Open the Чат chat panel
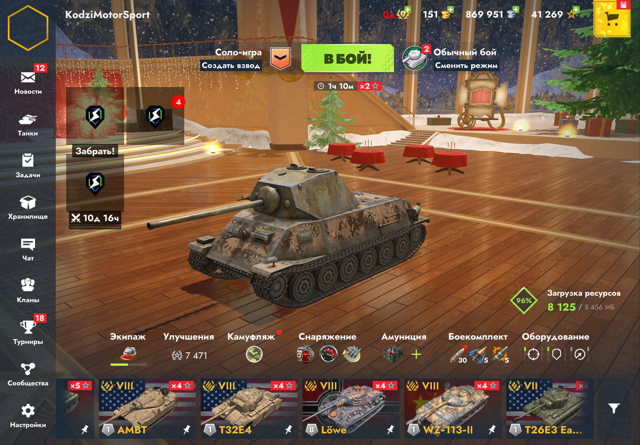The image size is (640, 445). pos(28,248)
